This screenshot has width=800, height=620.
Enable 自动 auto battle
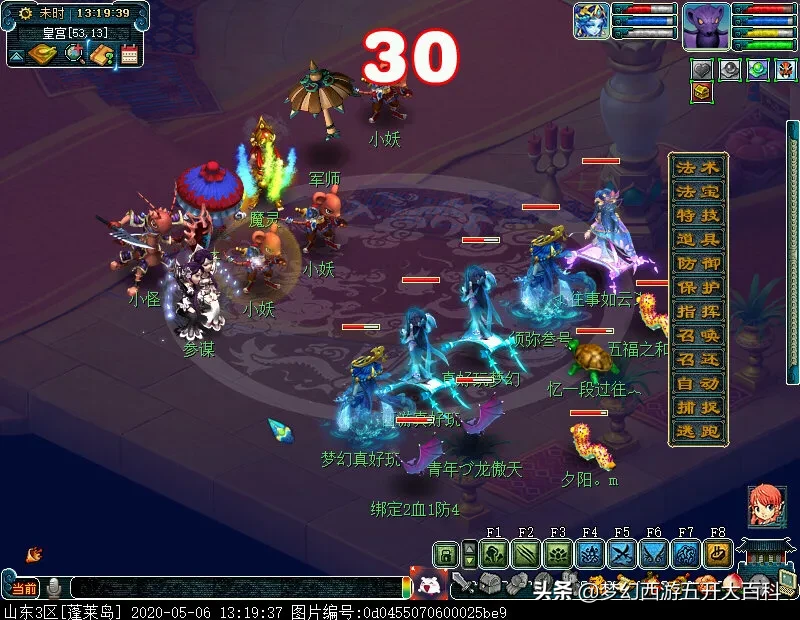coord(697,383)
